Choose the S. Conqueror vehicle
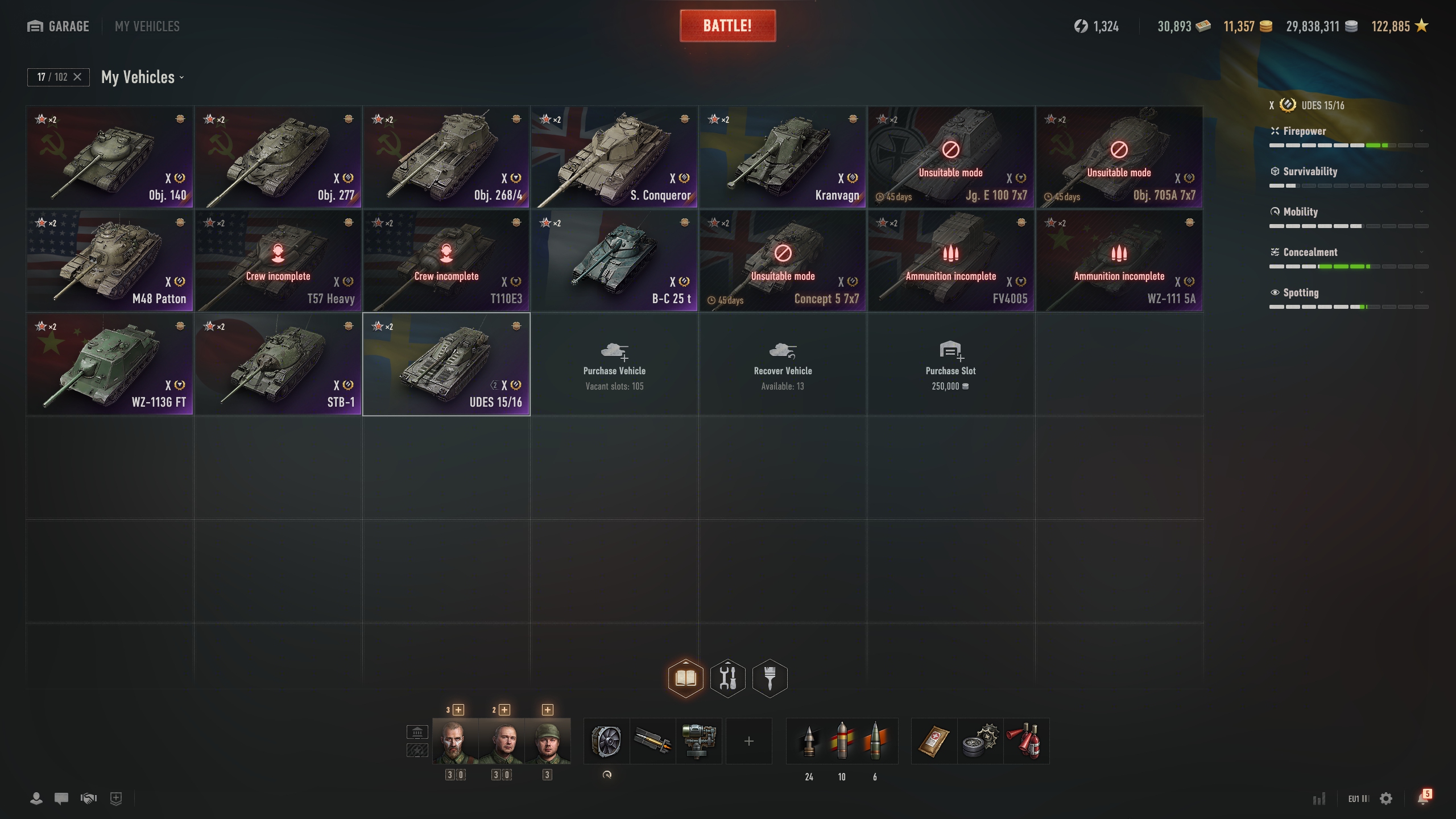 (614, 157)
